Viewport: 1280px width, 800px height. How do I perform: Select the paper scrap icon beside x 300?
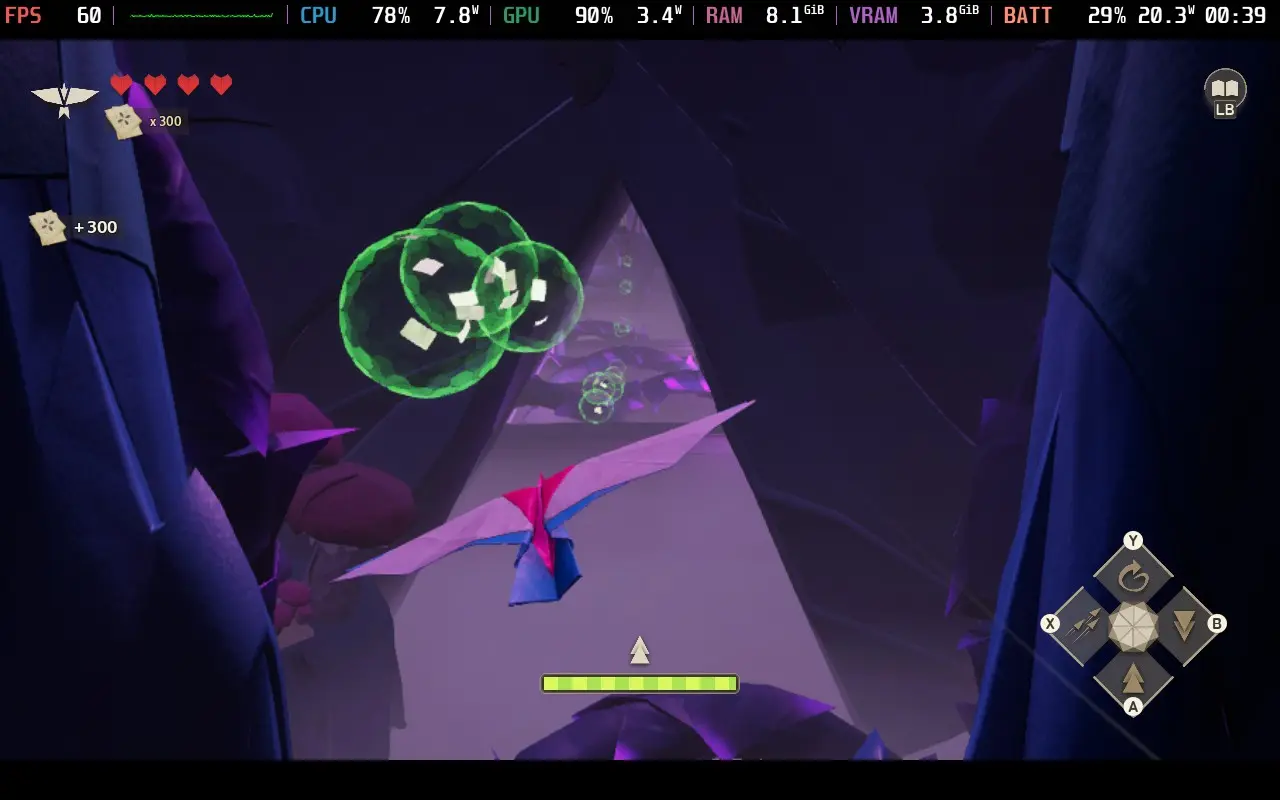124,121
